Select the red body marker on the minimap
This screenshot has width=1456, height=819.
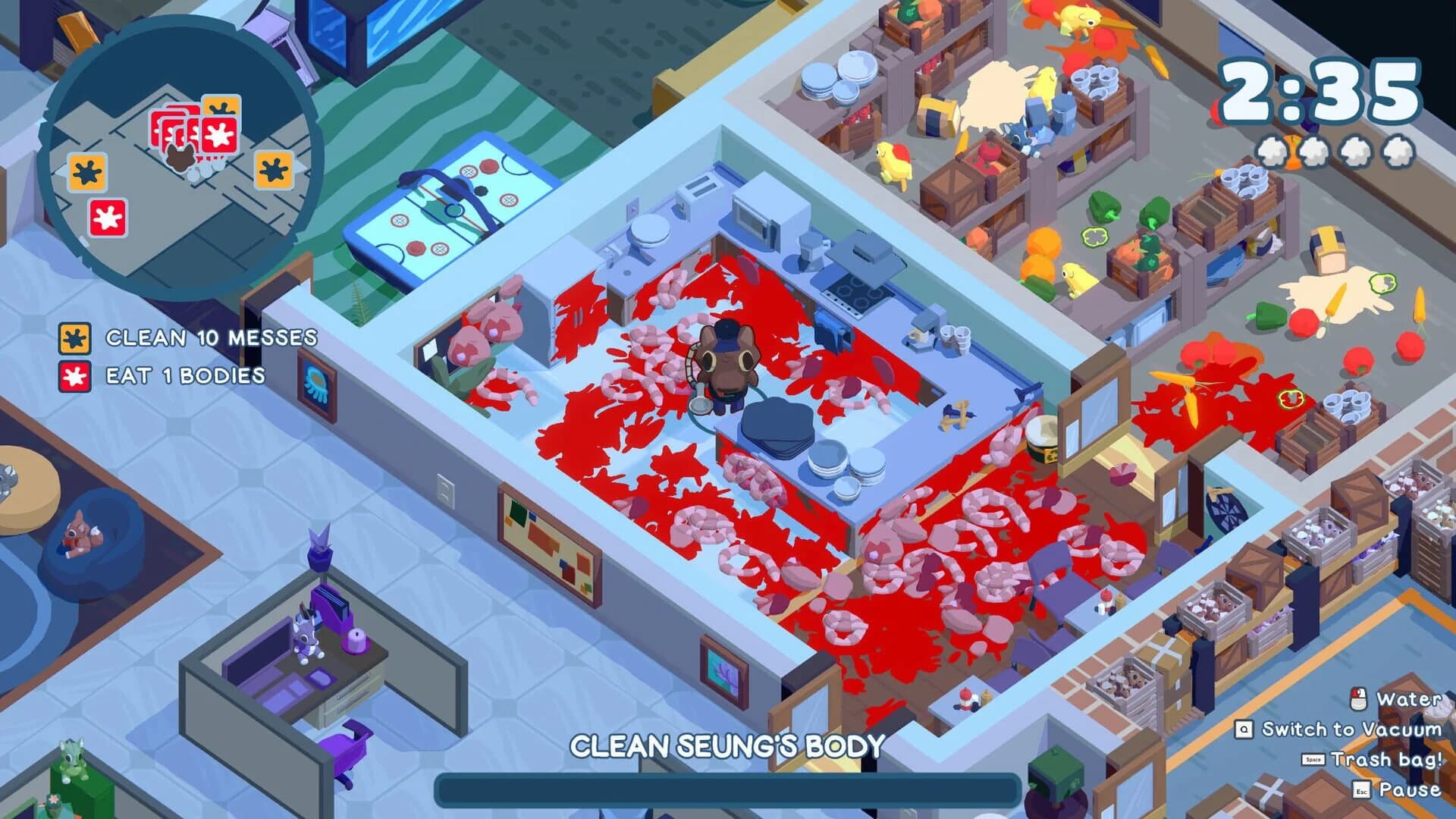[108, 217]
